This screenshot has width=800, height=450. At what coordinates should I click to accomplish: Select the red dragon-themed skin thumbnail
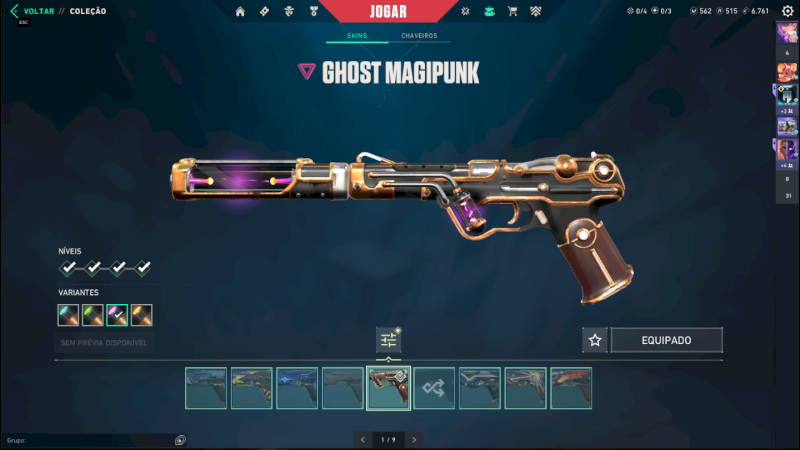point(571,388)
